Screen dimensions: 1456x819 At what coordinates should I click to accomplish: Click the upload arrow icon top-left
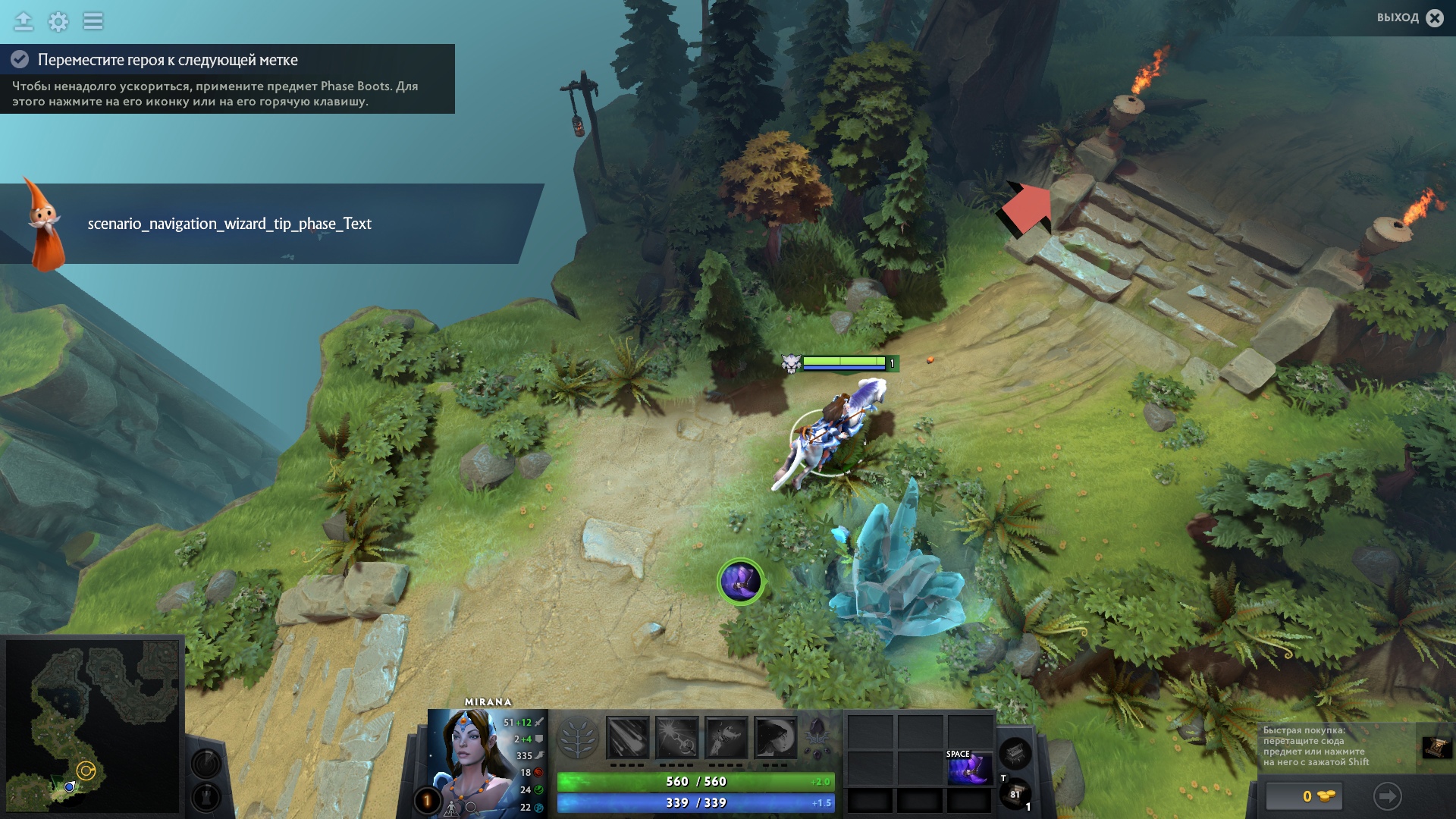pyautogui.click(x=24, y=21)
